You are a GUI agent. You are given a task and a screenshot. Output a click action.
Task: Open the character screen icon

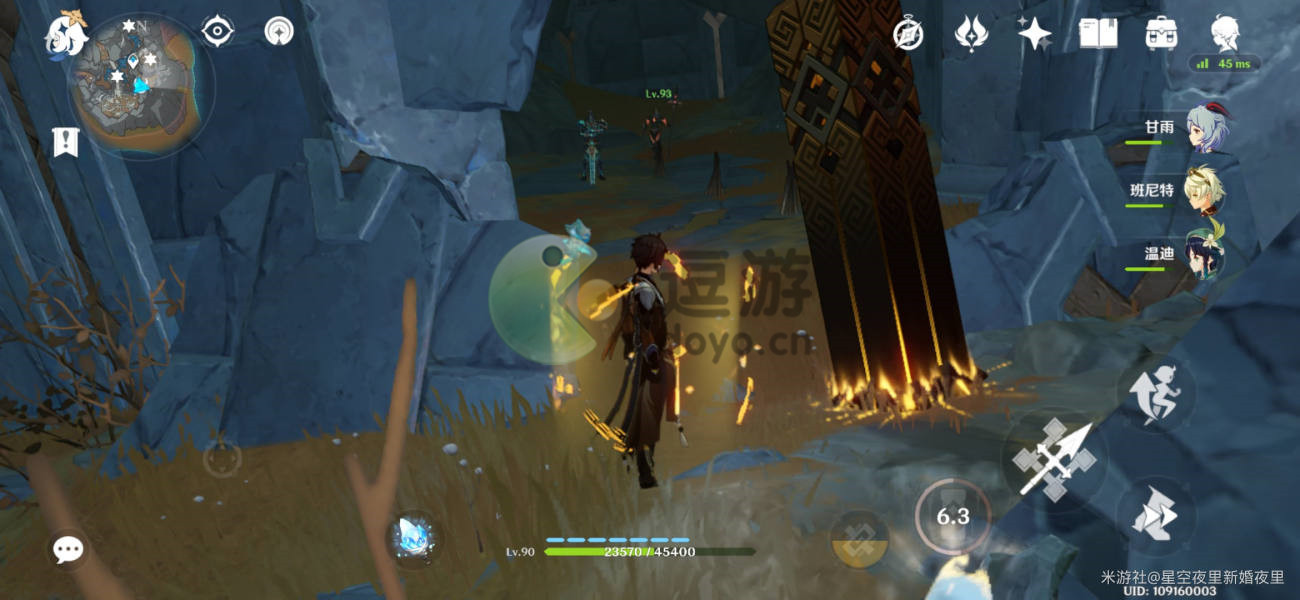click(1226, 34)
